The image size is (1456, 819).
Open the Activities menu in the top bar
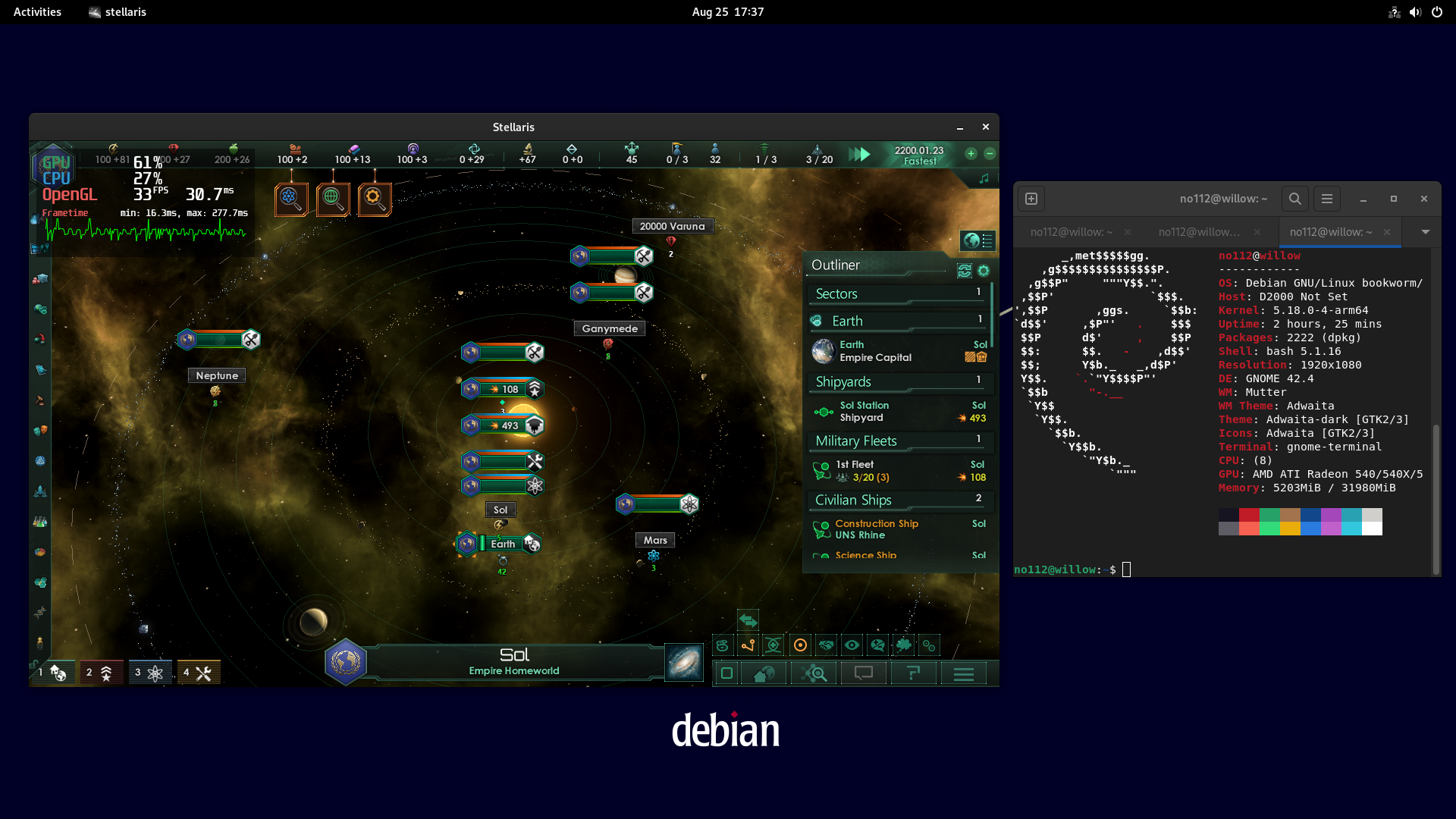tap(37, 11)
